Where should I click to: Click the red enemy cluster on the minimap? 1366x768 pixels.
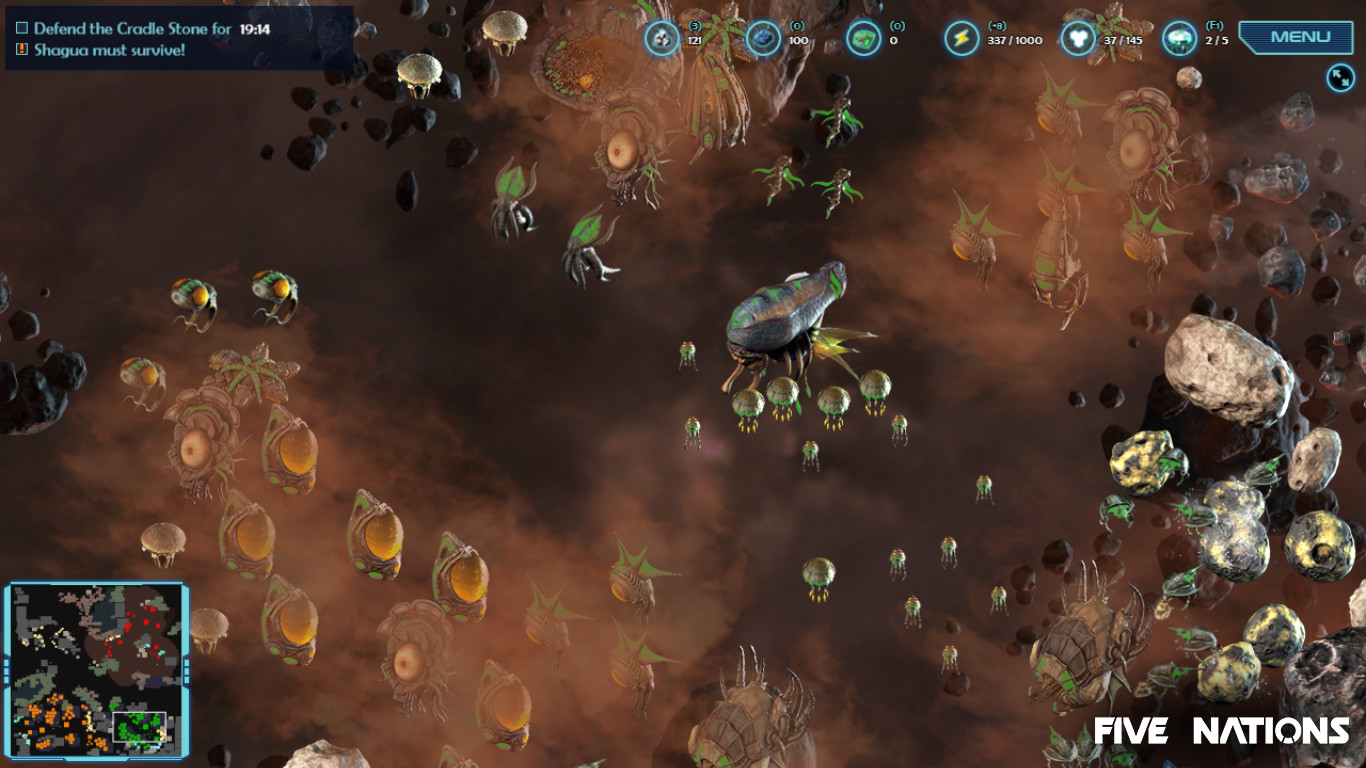[x=140, y=624]
